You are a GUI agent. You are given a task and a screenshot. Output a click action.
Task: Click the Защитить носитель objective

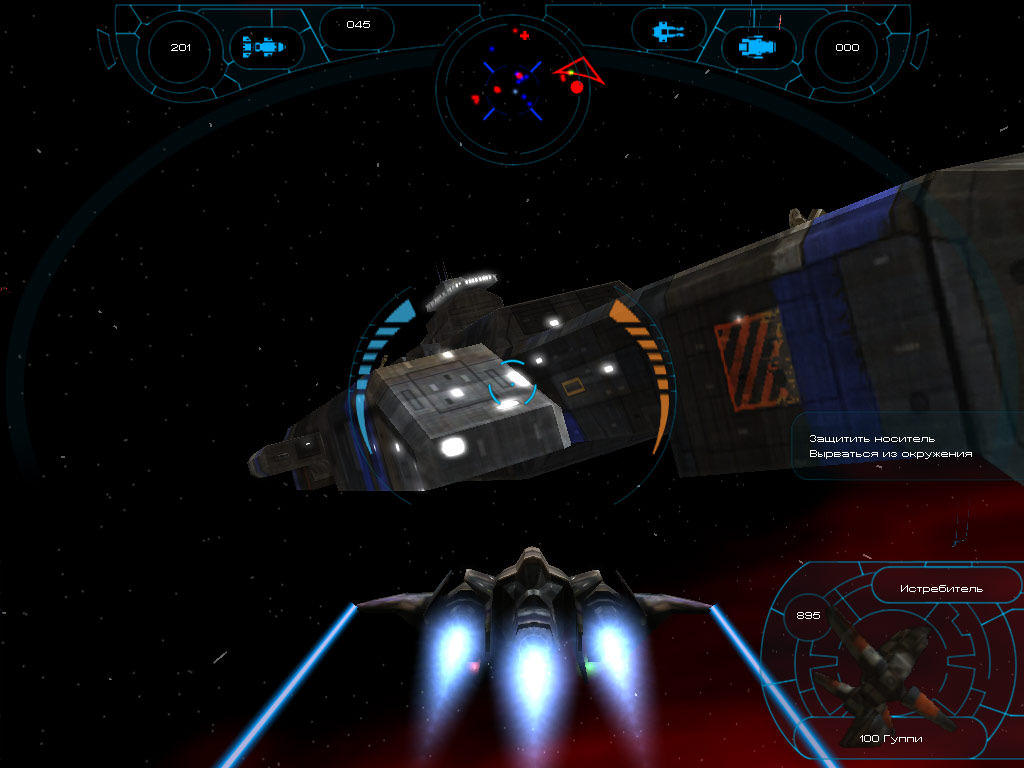click(x=872, y=438)
